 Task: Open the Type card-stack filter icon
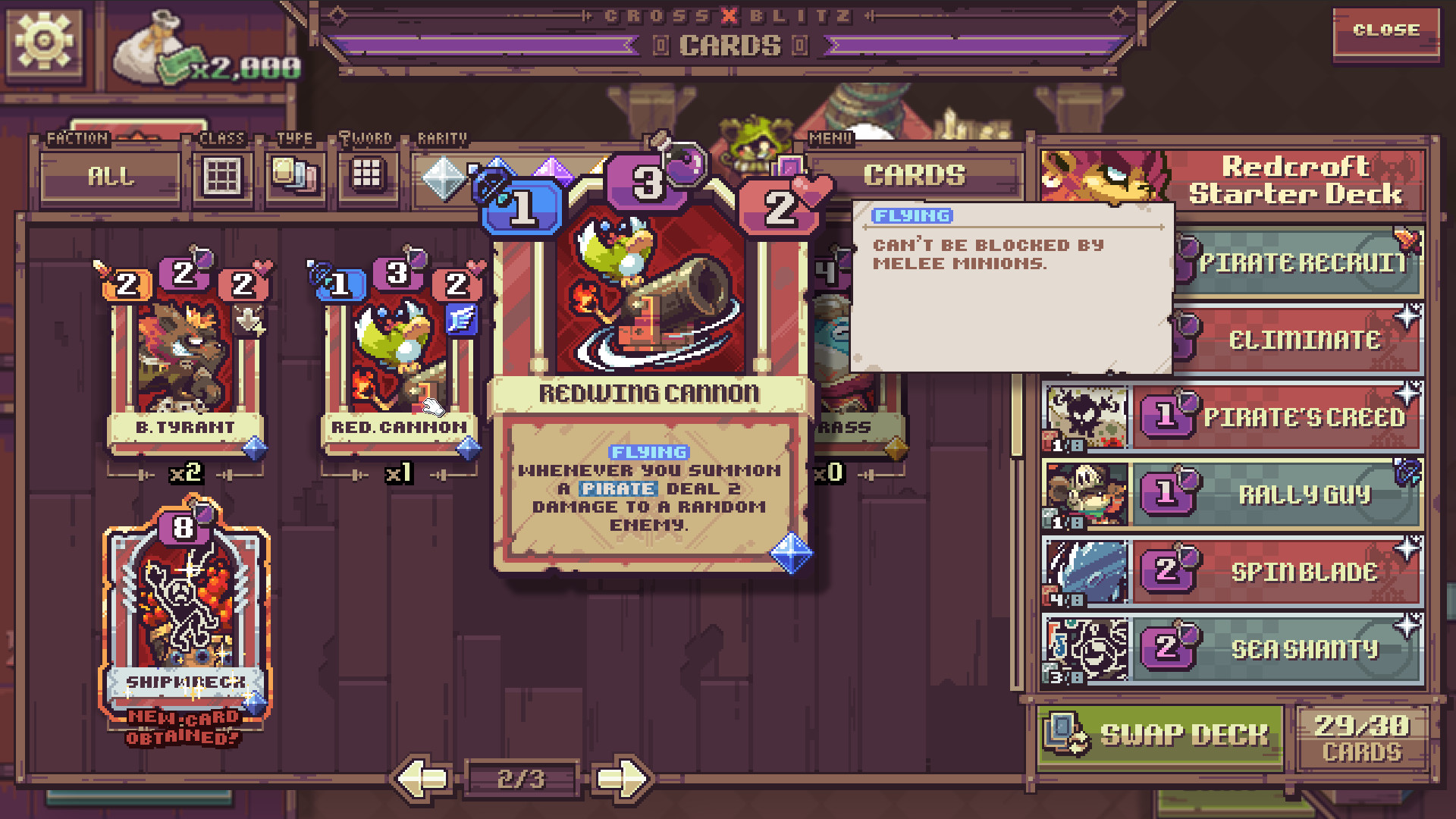[295, 176]
